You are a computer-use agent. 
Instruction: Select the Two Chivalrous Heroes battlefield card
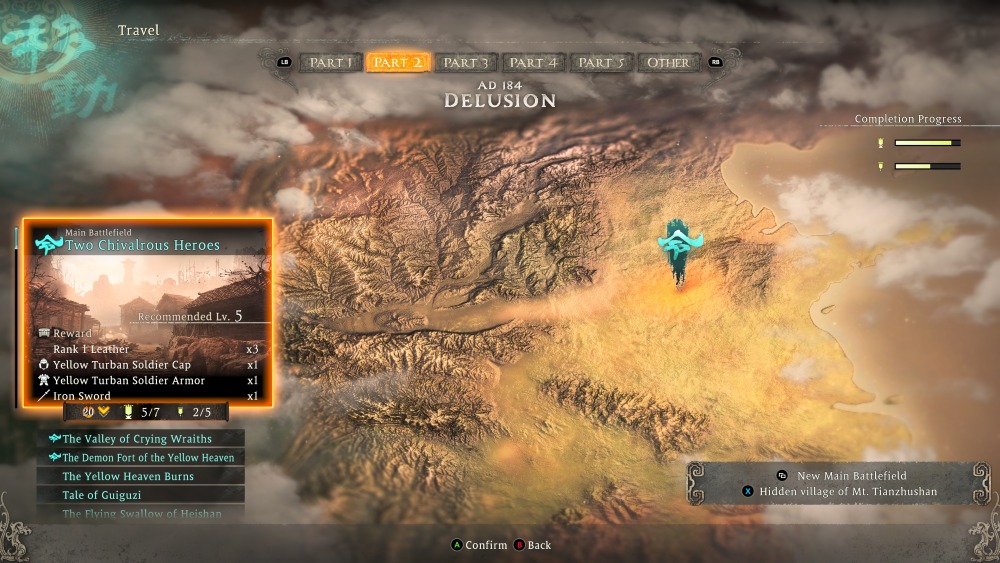click(x=147, y=310)
